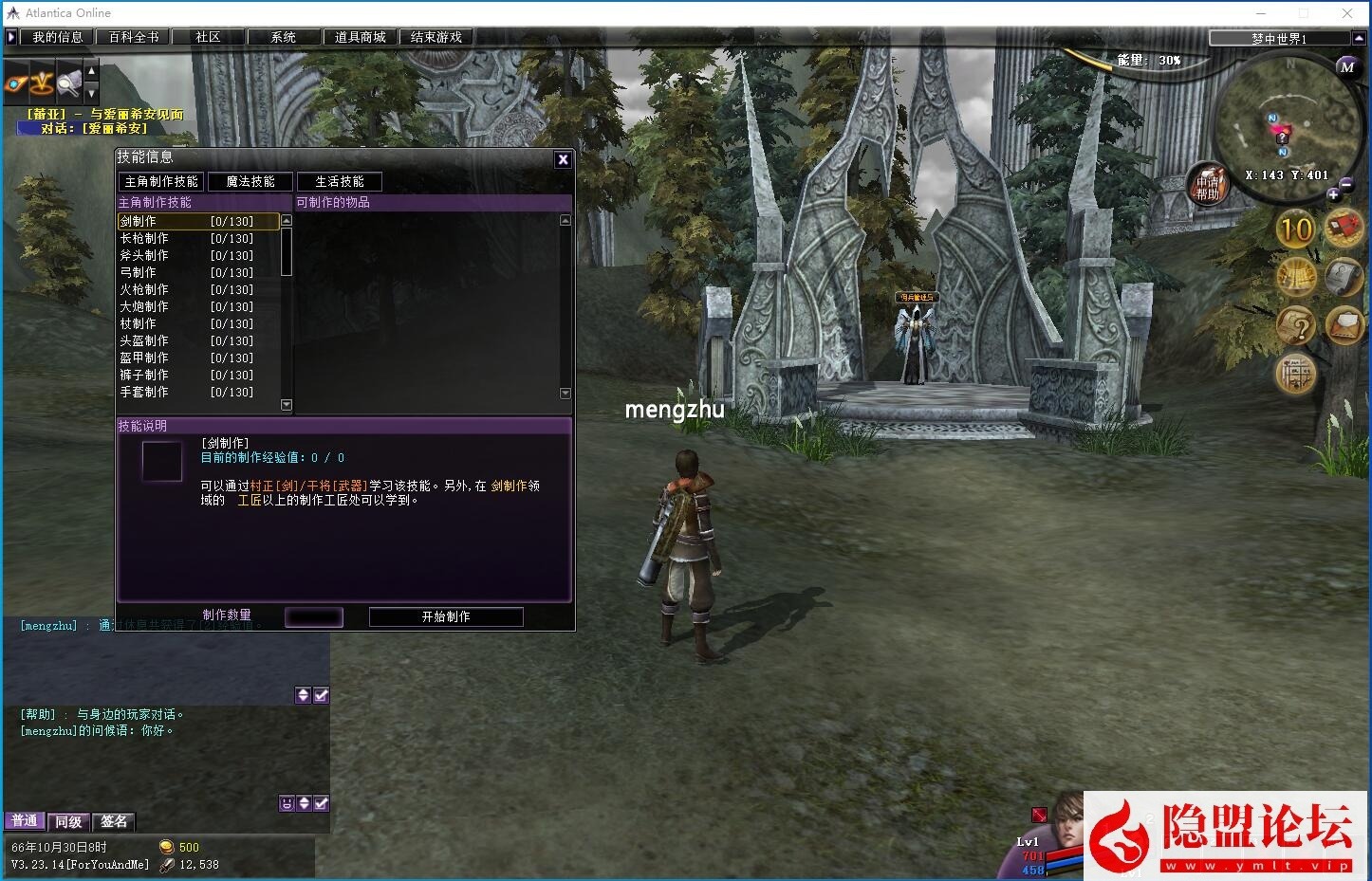Select the 主角制作技能 tab
The width and height of the screenshot is (1372, 881).
pyautogui.click(x=161, y=181)
